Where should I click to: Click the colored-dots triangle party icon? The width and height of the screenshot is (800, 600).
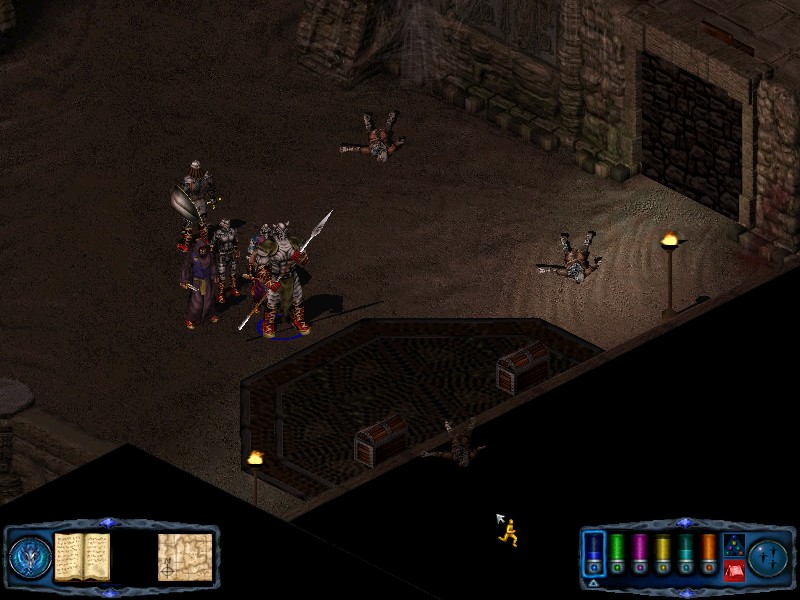click(x=733, y=546)
